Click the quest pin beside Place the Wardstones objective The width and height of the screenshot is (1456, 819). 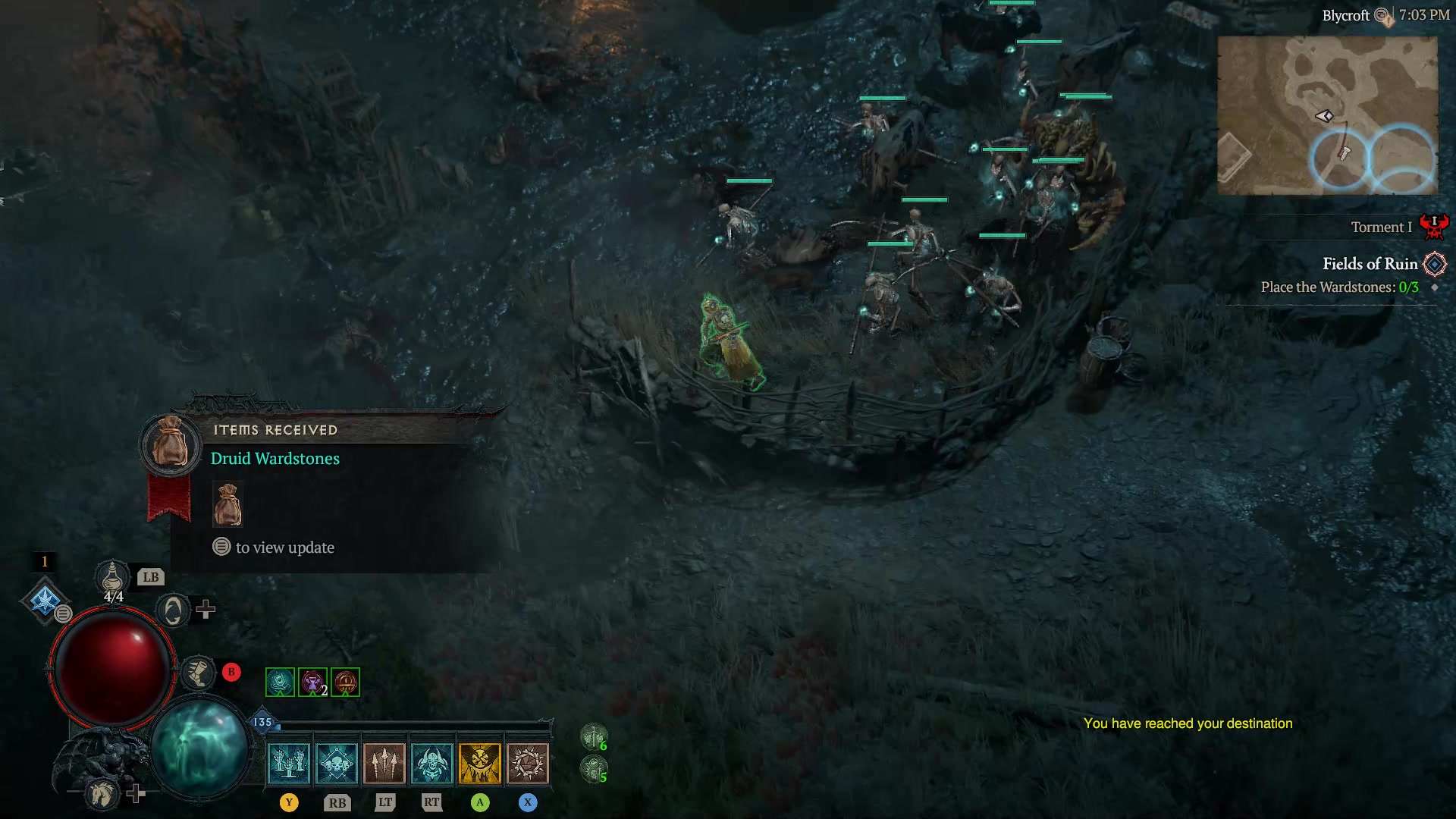click(x=1433, y=288)
